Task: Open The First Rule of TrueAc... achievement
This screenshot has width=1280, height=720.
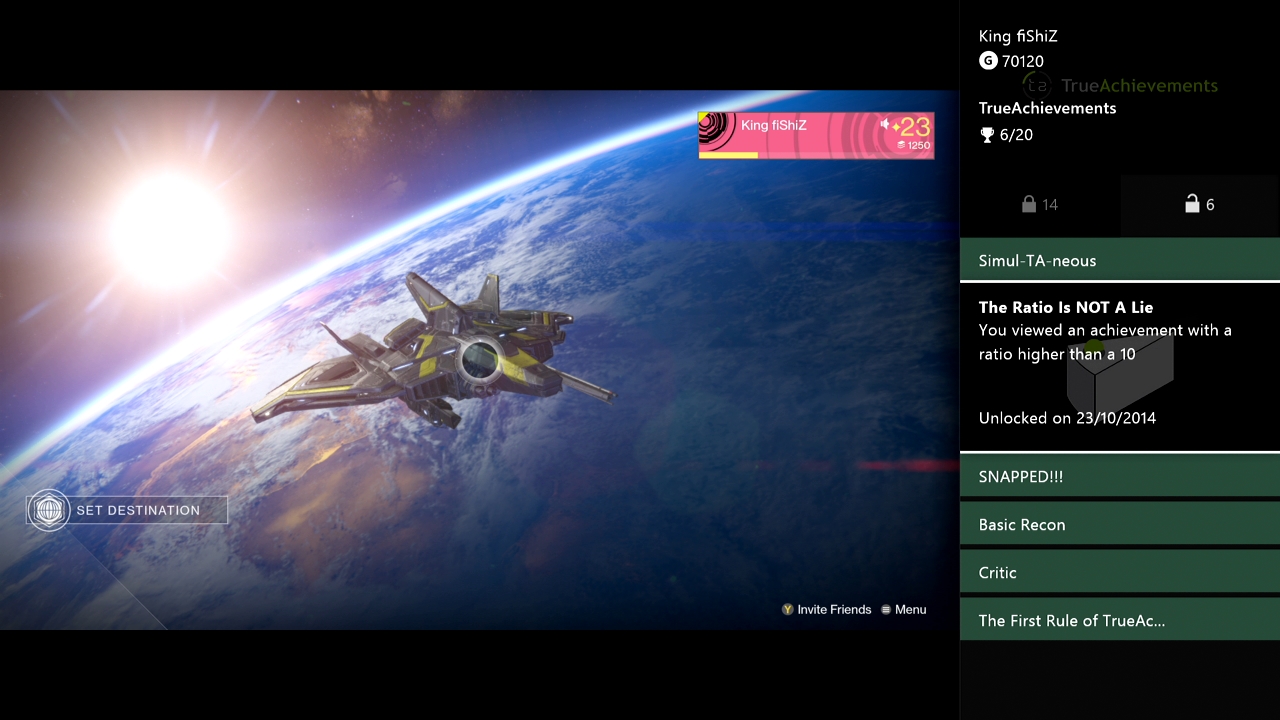Action: 1119,620
